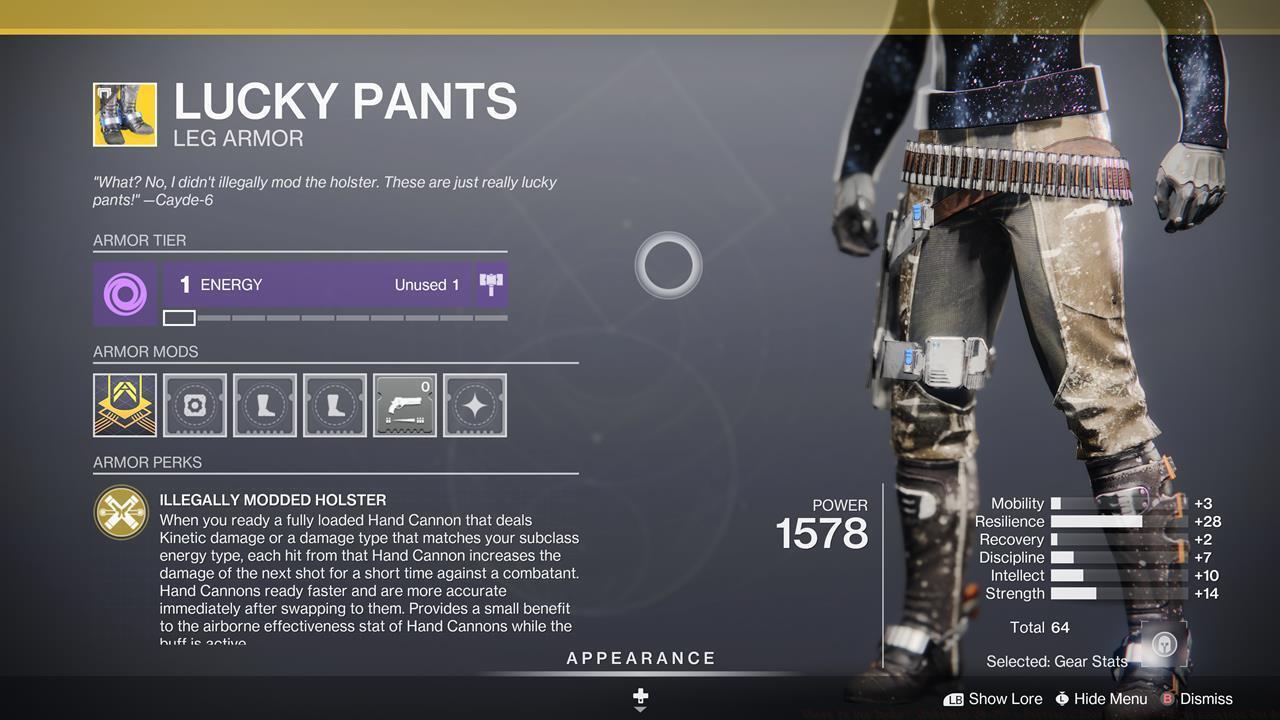1280x720 pixels.
Task: Select the Lucky Pants item icon
Action: click(x=125, y=115)
